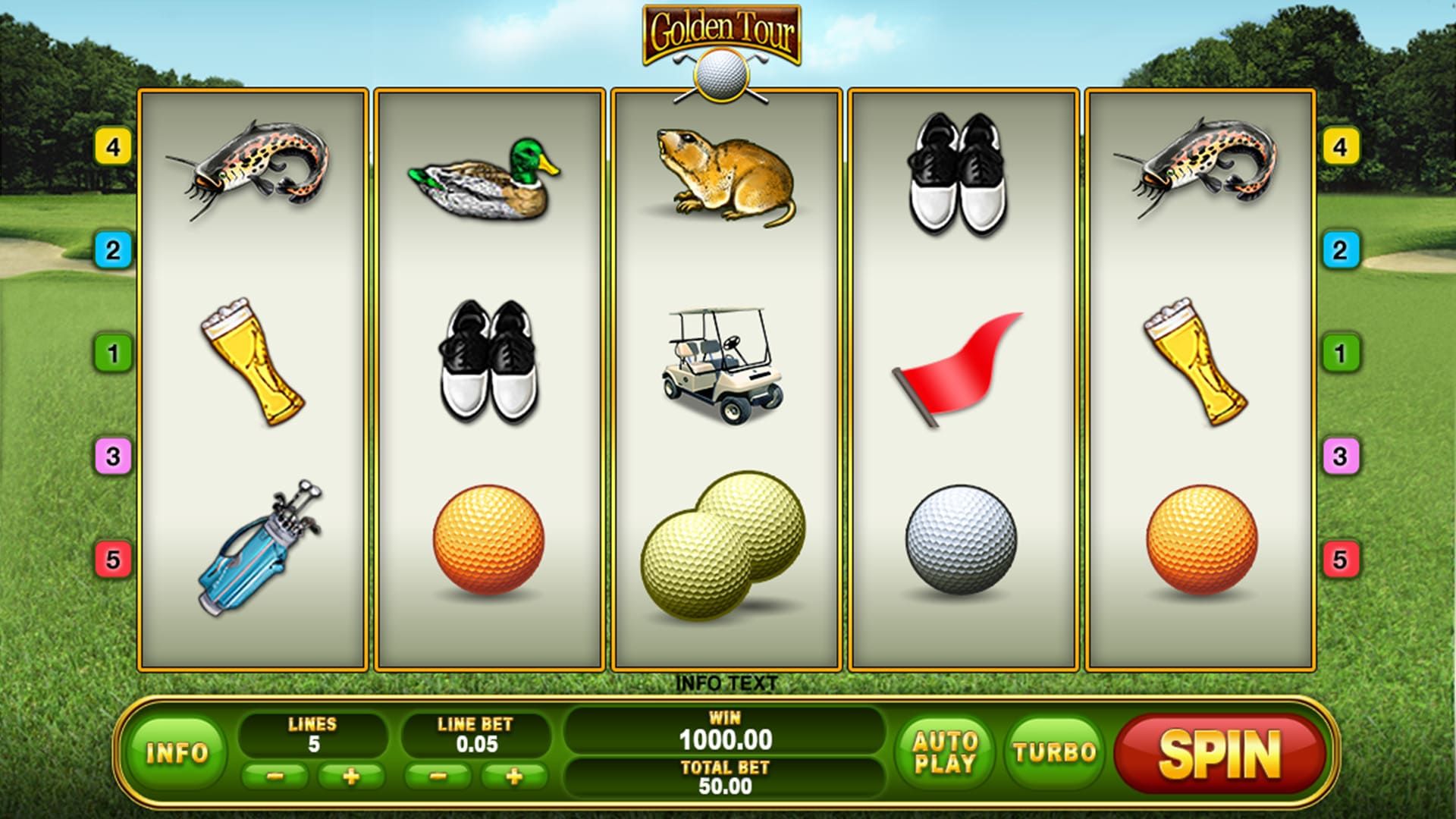Lower the line bet amount
Image resolution: width=1456 pixels, height=819 pixels.
click(438, 777)
